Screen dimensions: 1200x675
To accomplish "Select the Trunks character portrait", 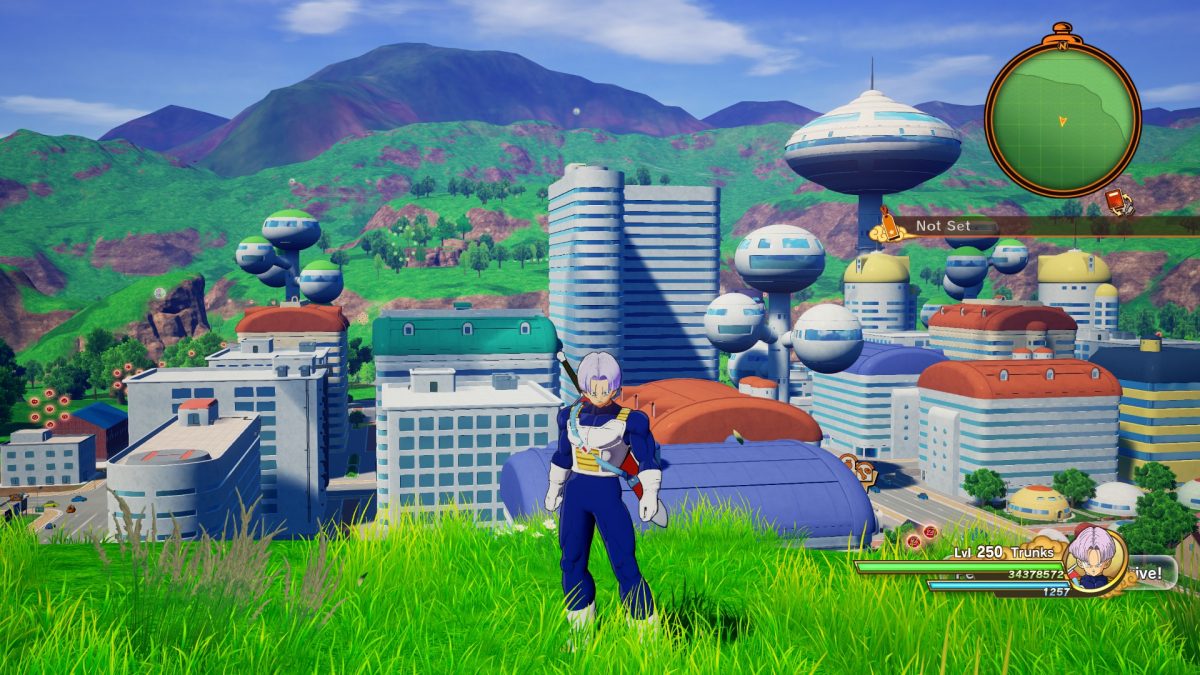I will click(x=1093, y=560).
